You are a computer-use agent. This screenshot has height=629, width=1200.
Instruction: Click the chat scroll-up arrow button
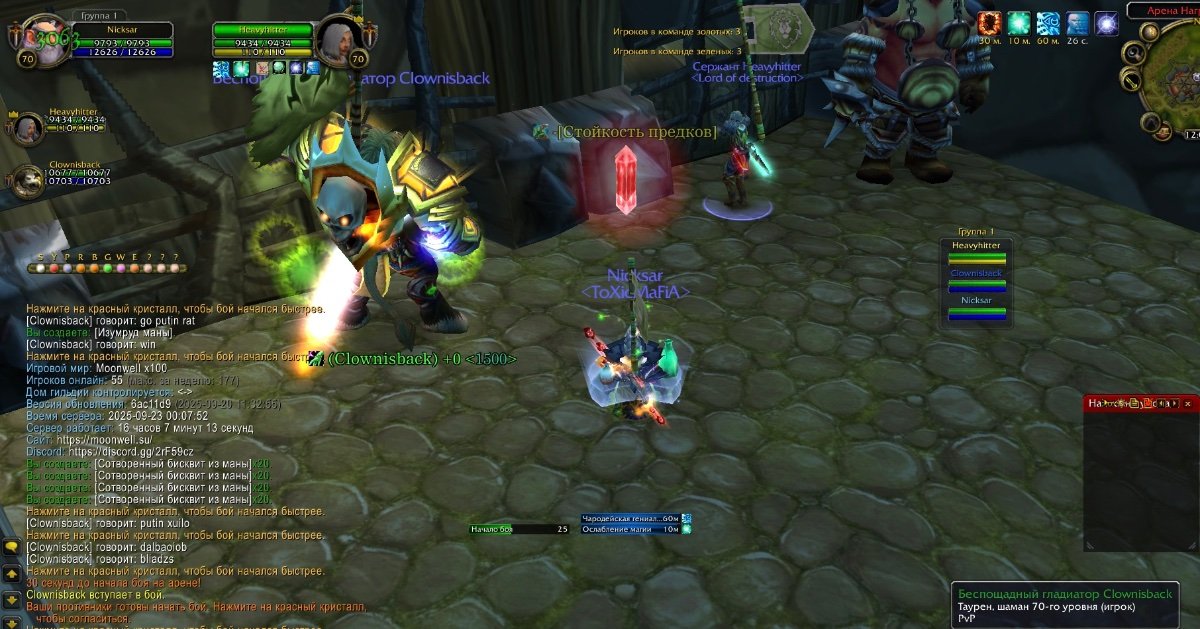[11, 574]
